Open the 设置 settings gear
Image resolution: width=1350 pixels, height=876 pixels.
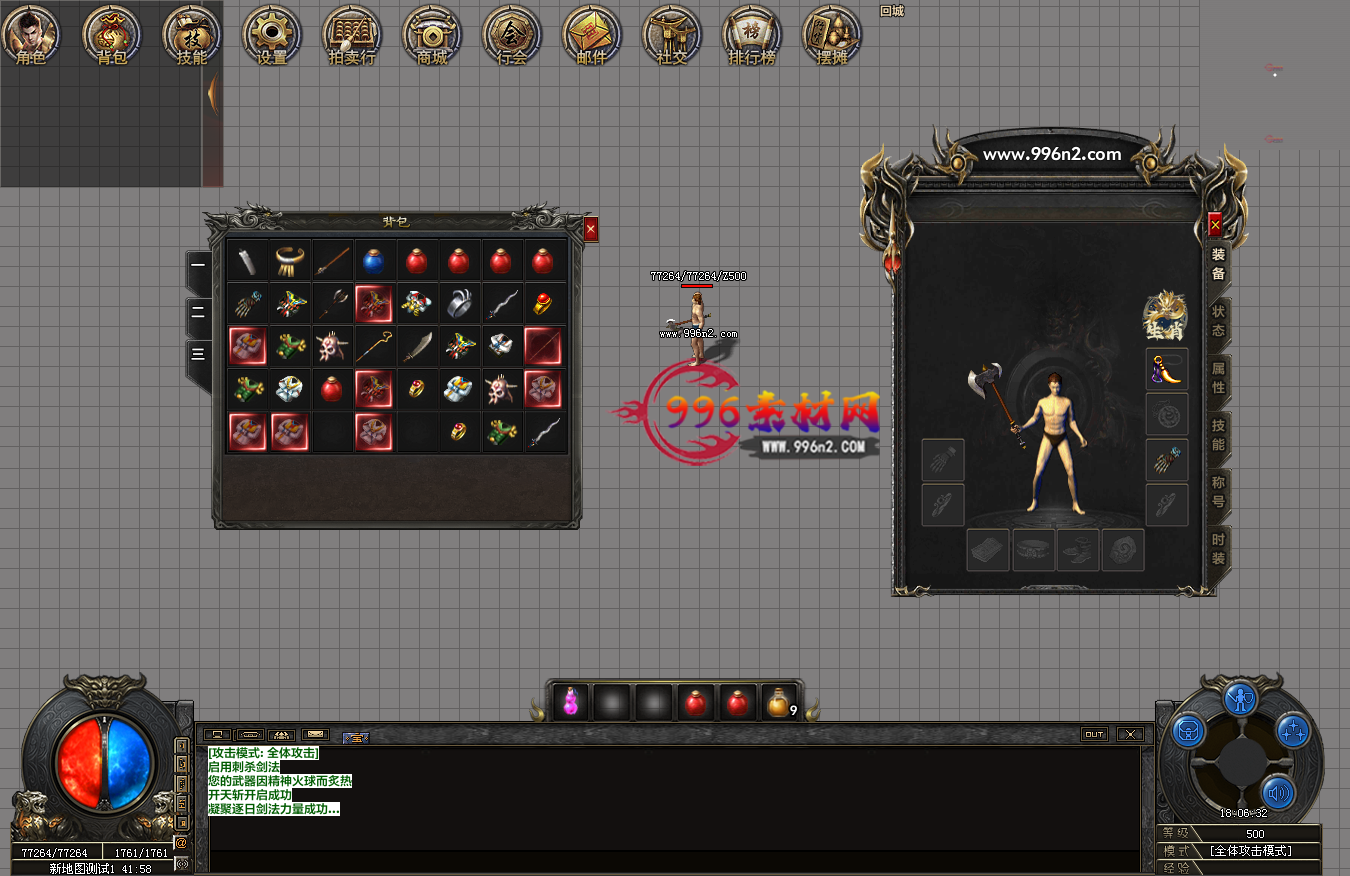tap(271, 35)
